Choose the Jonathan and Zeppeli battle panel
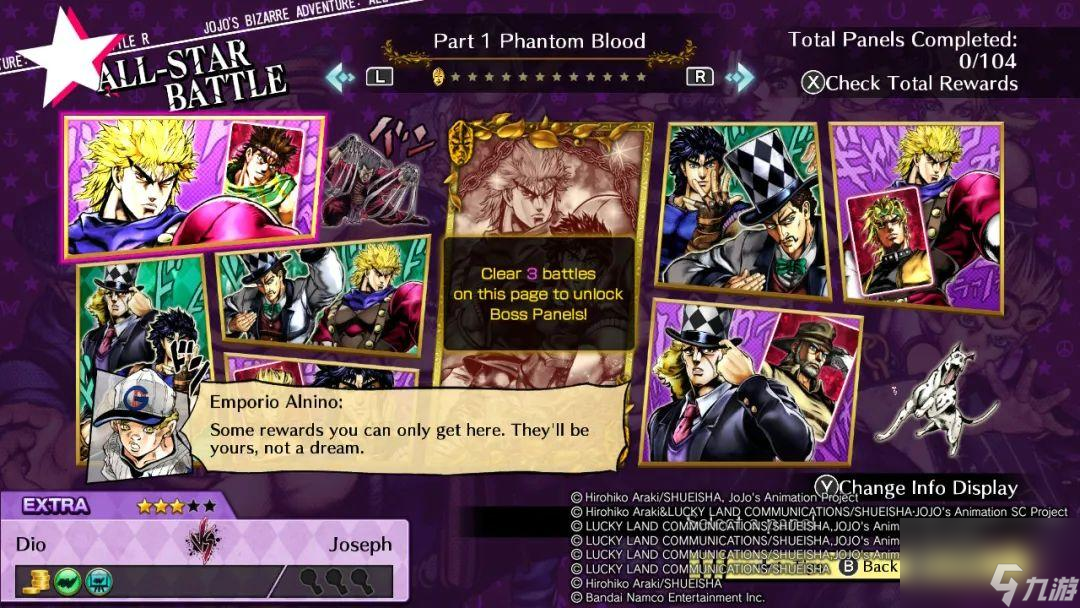The height and width of the screenshot is (608, 1080). 742,210
